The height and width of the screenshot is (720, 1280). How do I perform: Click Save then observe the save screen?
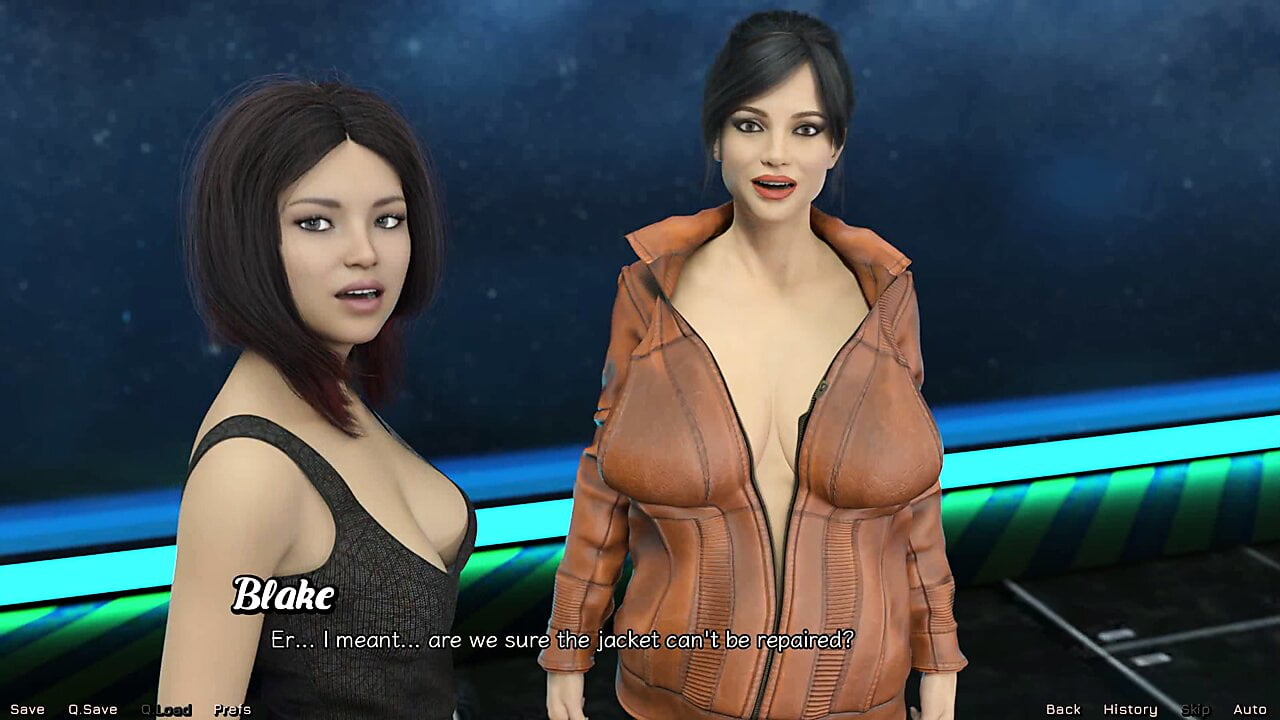point(26,708)
